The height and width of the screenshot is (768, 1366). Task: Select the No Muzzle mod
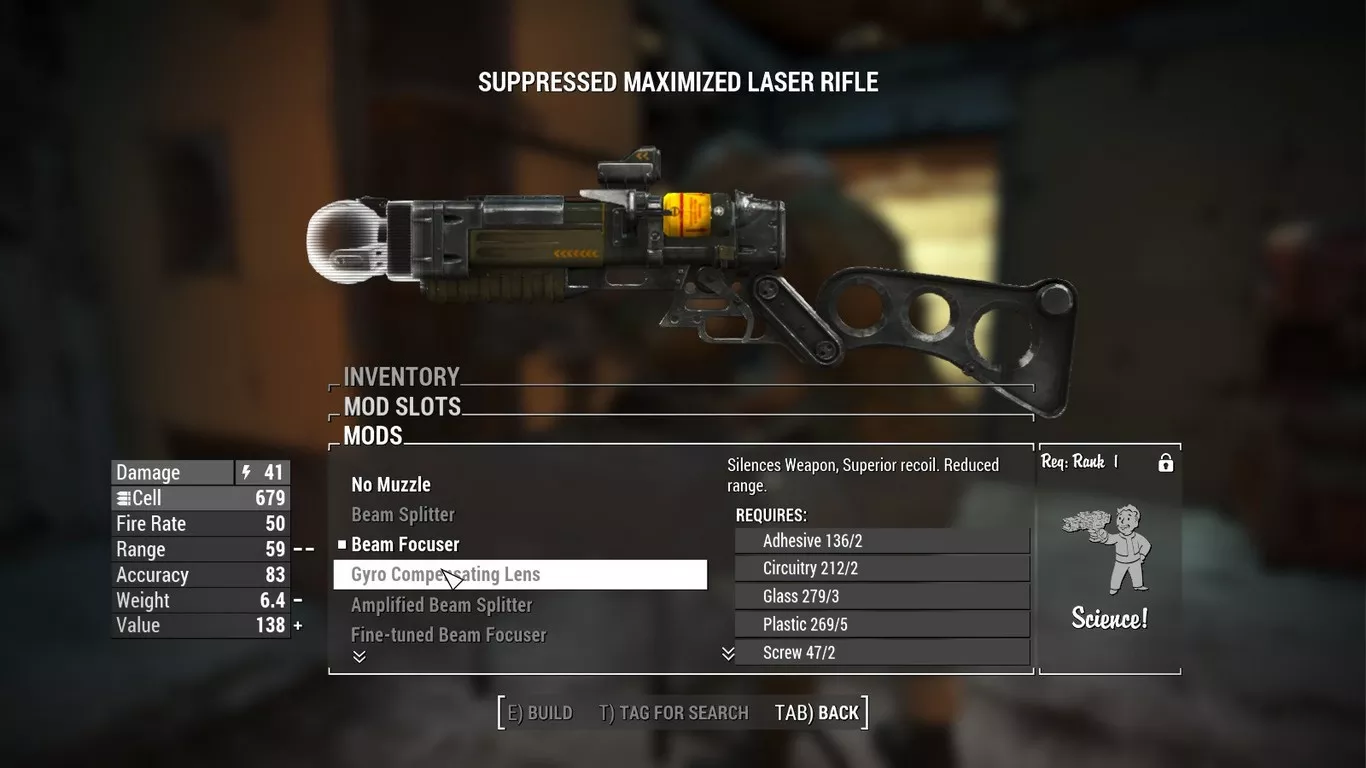pos(391,485)
